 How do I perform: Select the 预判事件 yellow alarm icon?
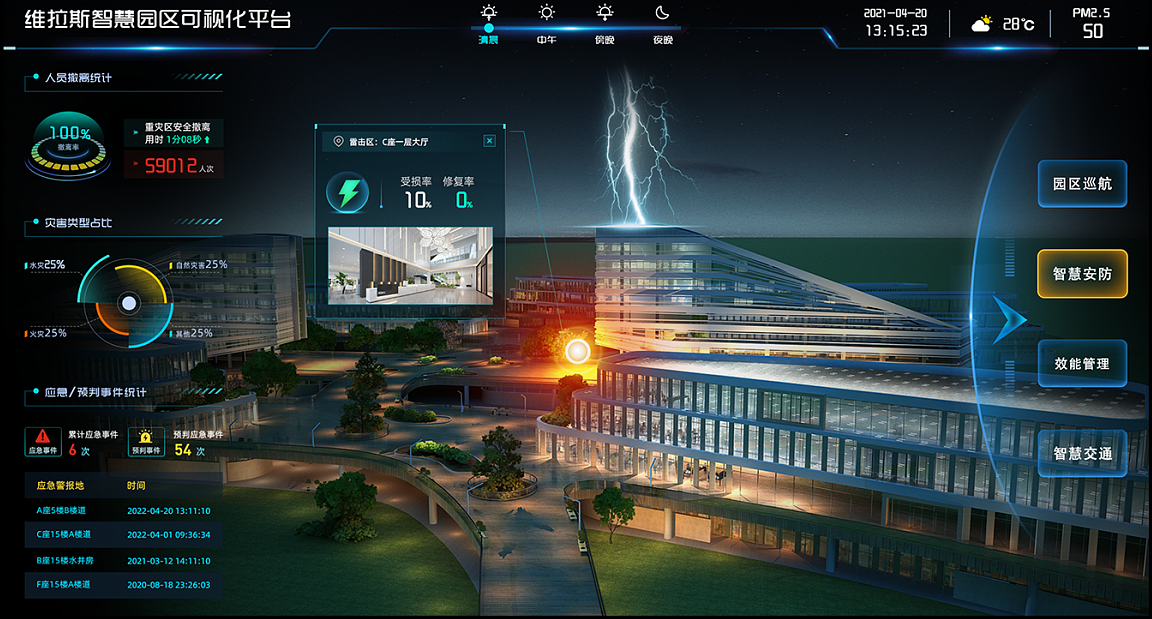[146, 441]
